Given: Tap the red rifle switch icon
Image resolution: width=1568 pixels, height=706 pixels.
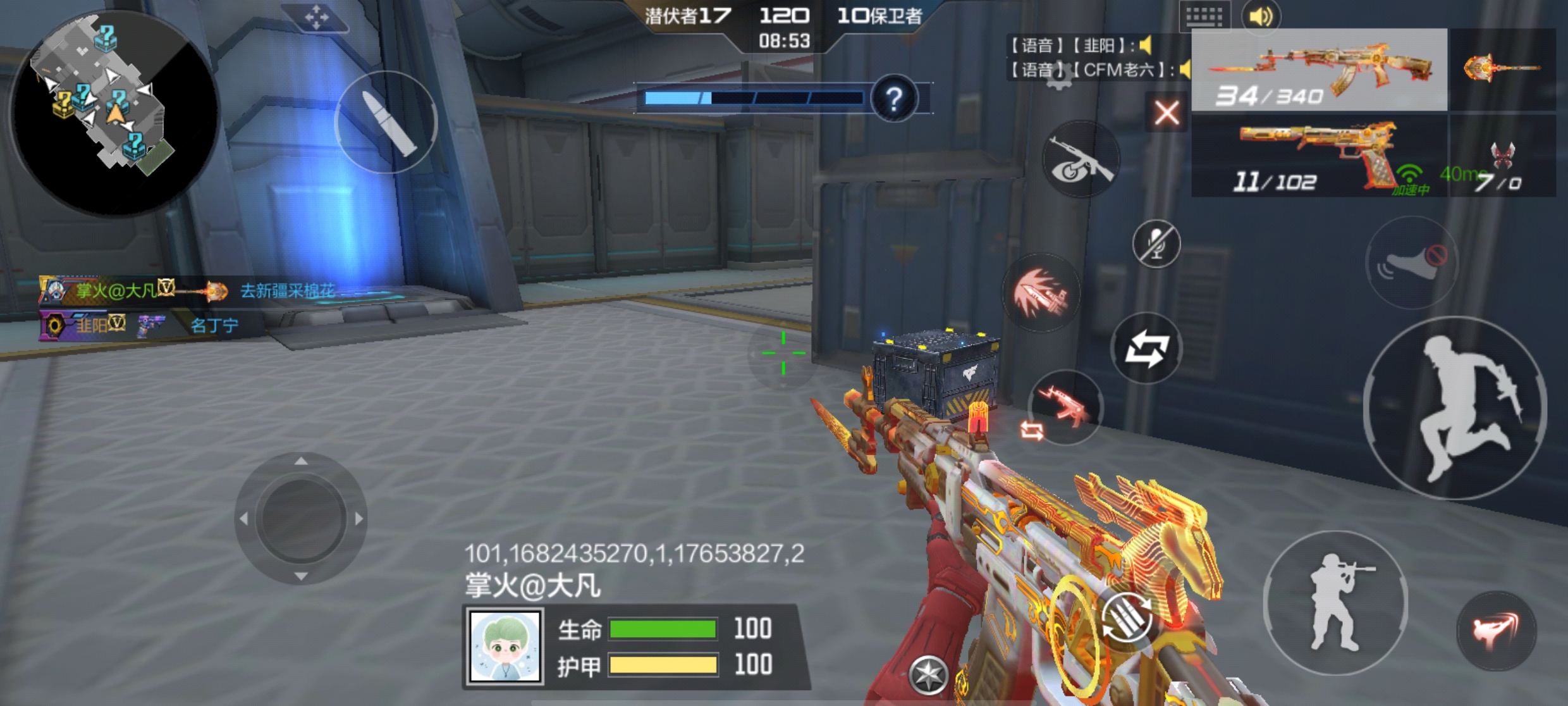Looking at the screenshot, I should click(1066, 407).
